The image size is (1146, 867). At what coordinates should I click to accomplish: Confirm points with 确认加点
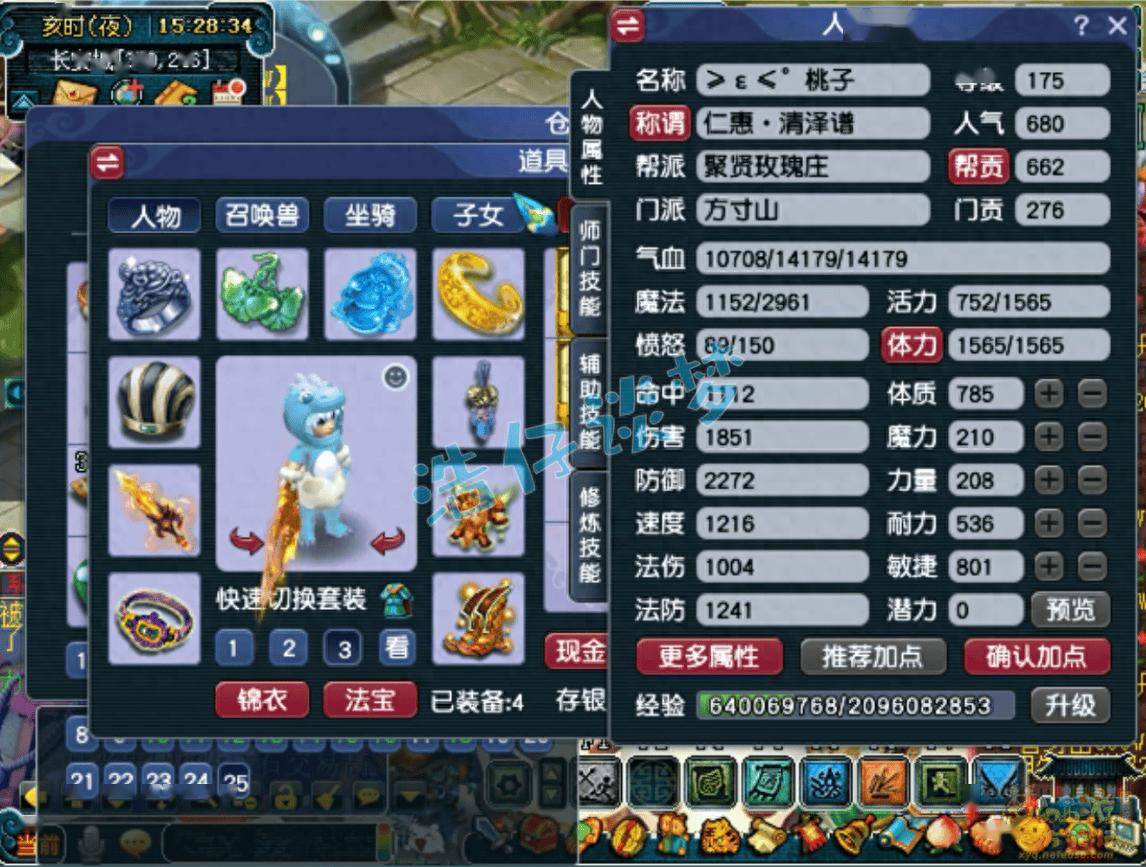(1036, 656)
